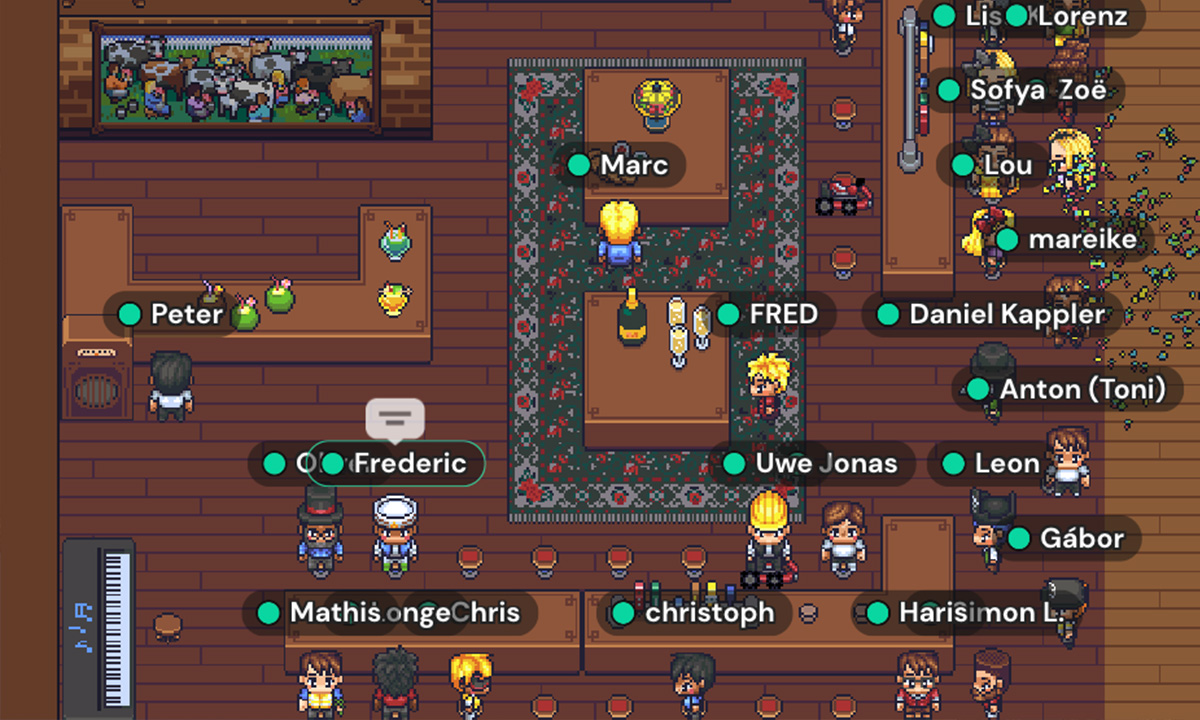Select the Peter name tag
The image size is (1200, 720).
pos(172,315)
